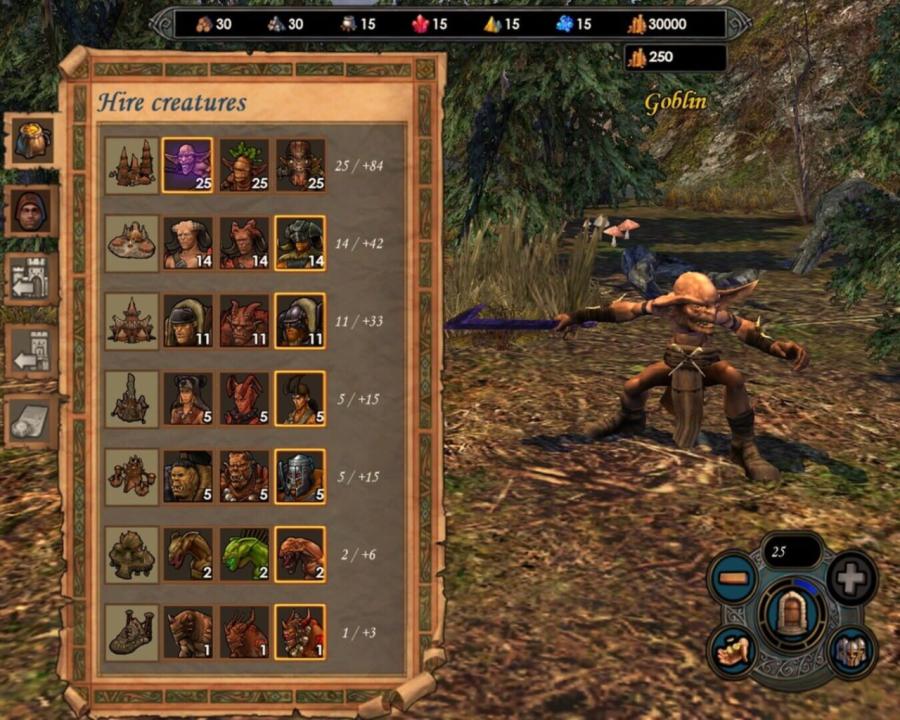900x720 pixels.
Task: Choose the green wyvern creature portrait
Action: (244, 554)
